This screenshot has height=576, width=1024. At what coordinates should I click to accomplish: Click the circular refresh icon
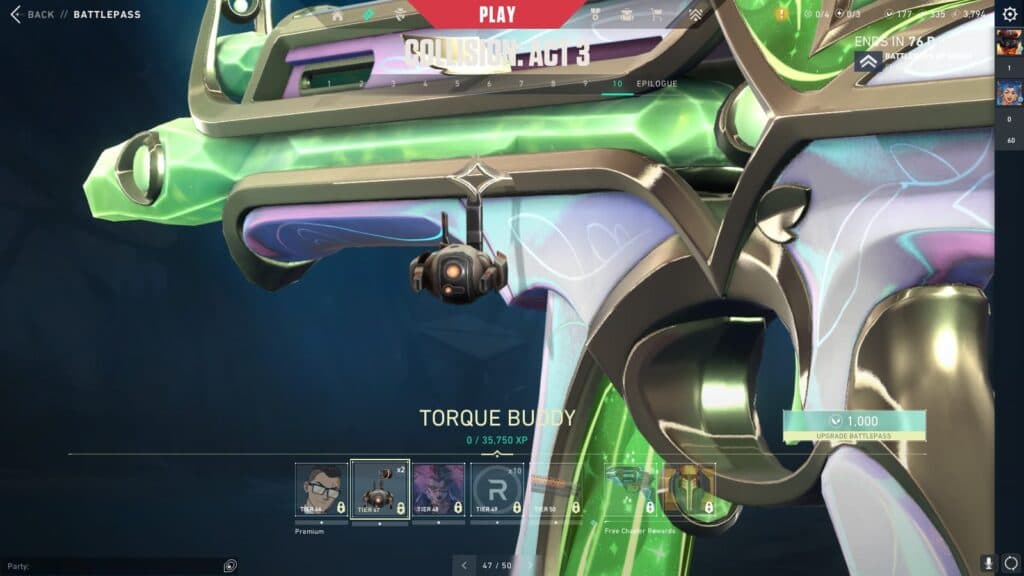1009,564
